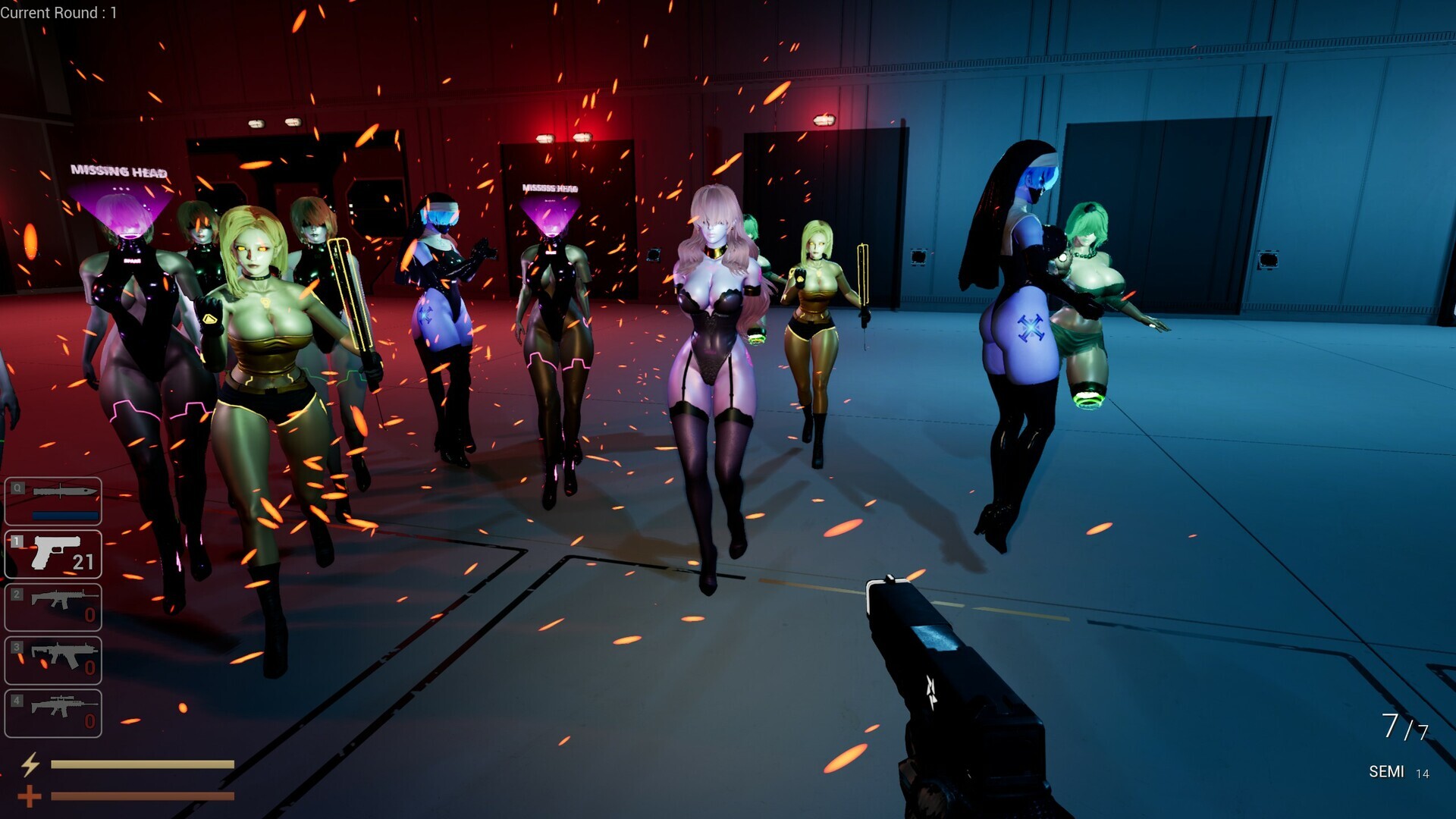The image size is (1456, 819).
Task: Select the pistol in slot 1
Action: tap(53, 555)
